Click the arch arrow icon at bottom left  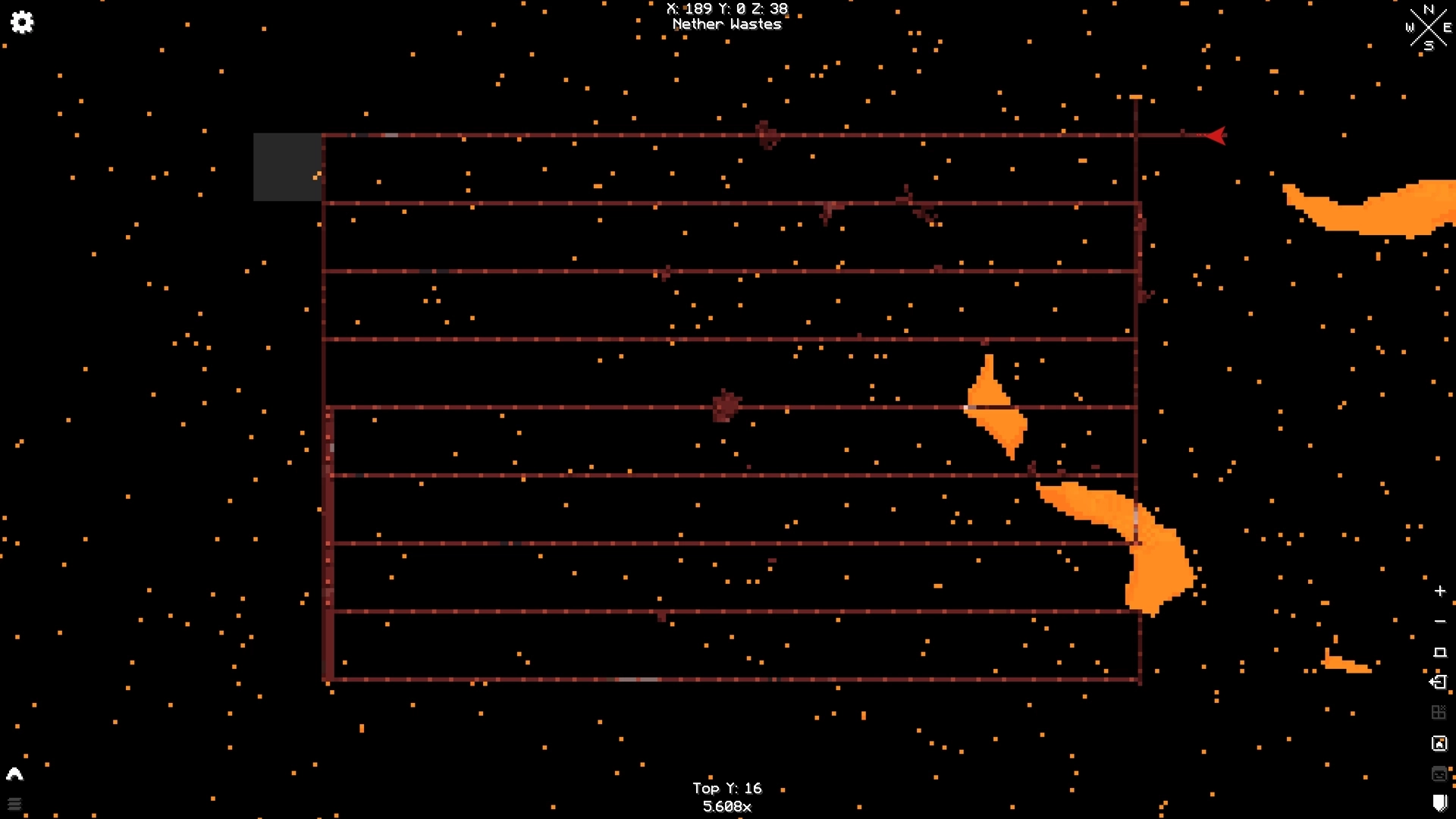click(x=15, y=773)
